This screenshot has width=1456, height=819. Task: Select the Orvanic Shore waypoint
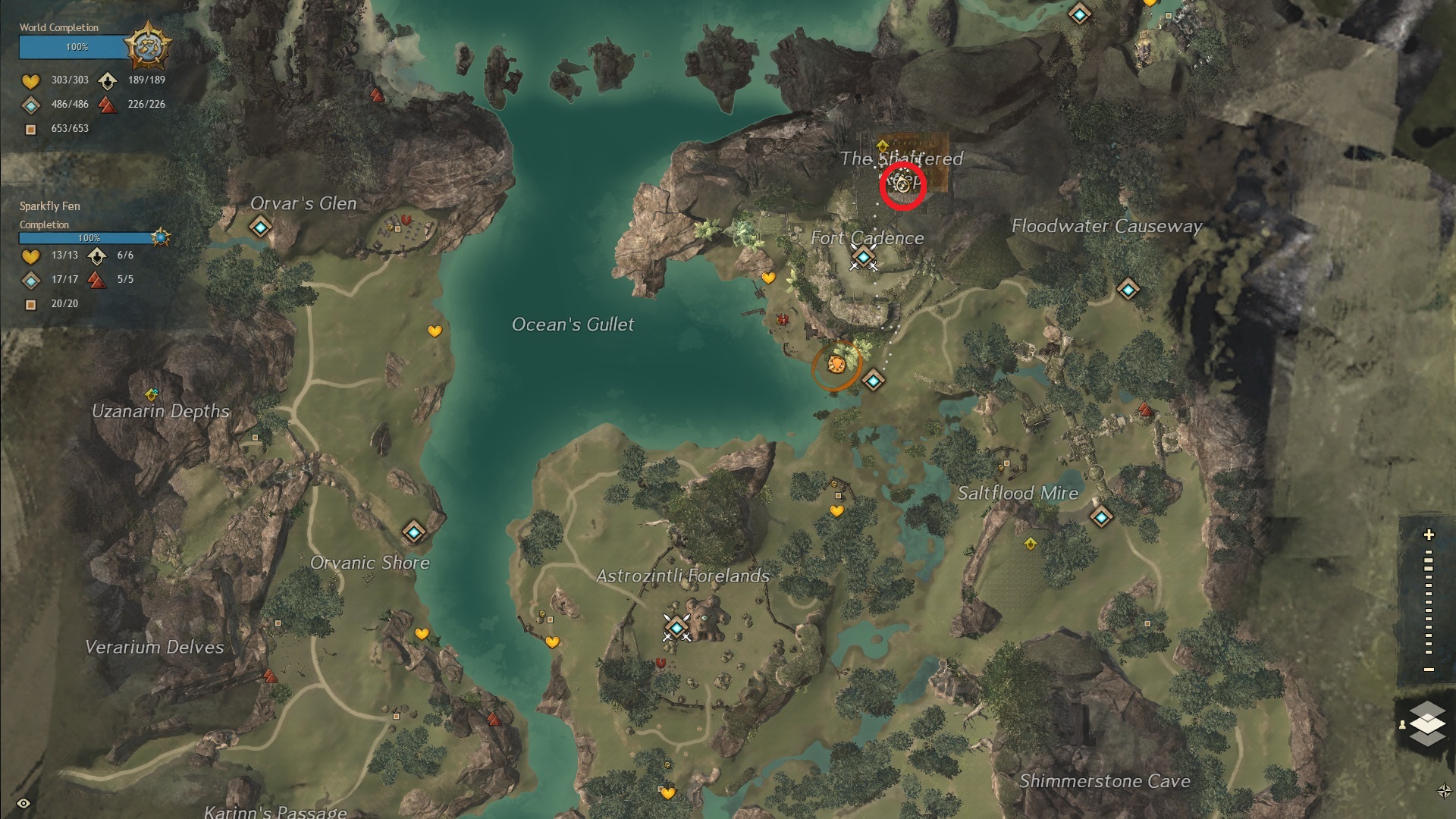click(413, 533)
